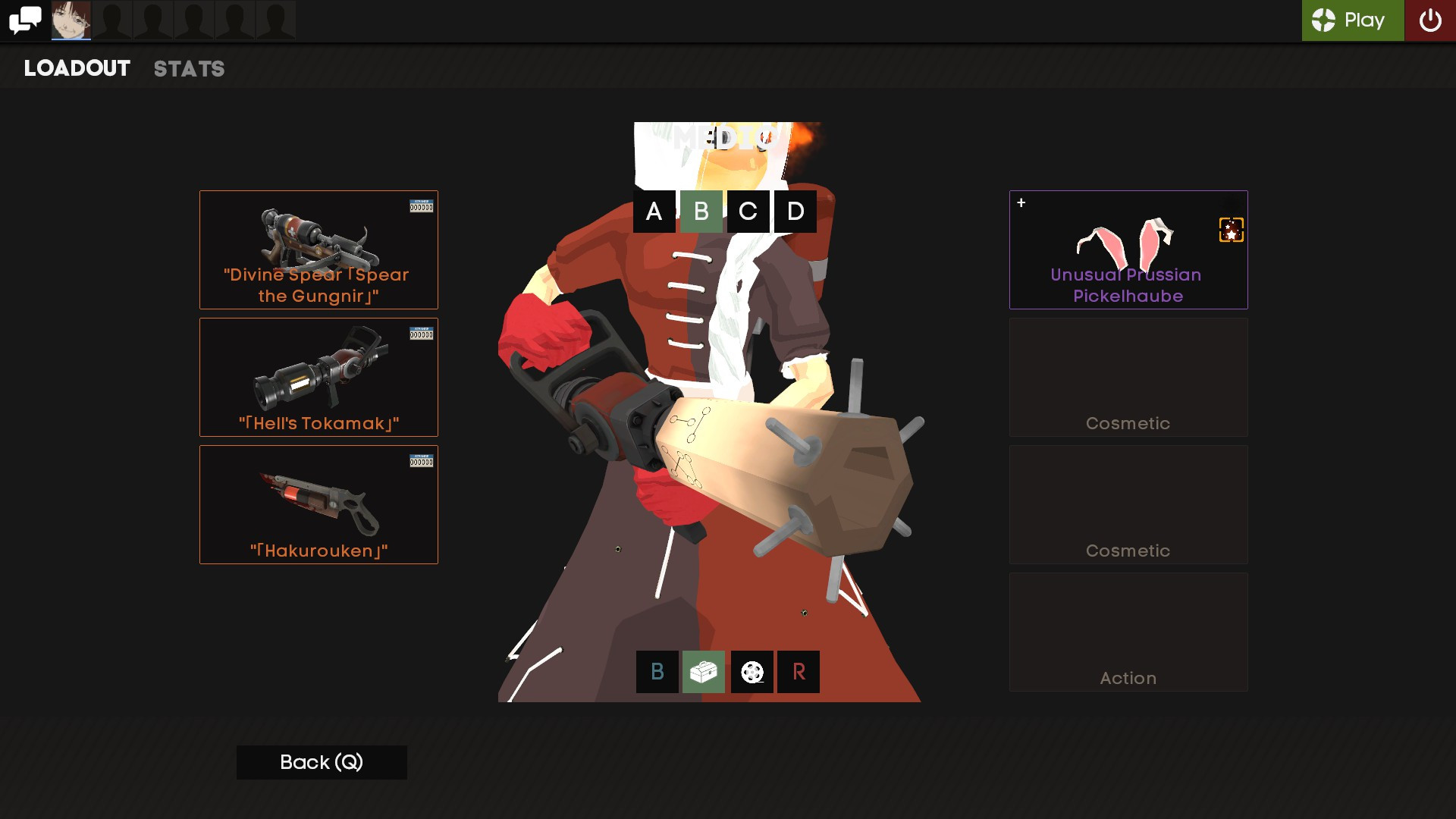
Task: Click the plus icon on the Pickelhaube card
Action: pyautogui.click(x=1021, y=202)
